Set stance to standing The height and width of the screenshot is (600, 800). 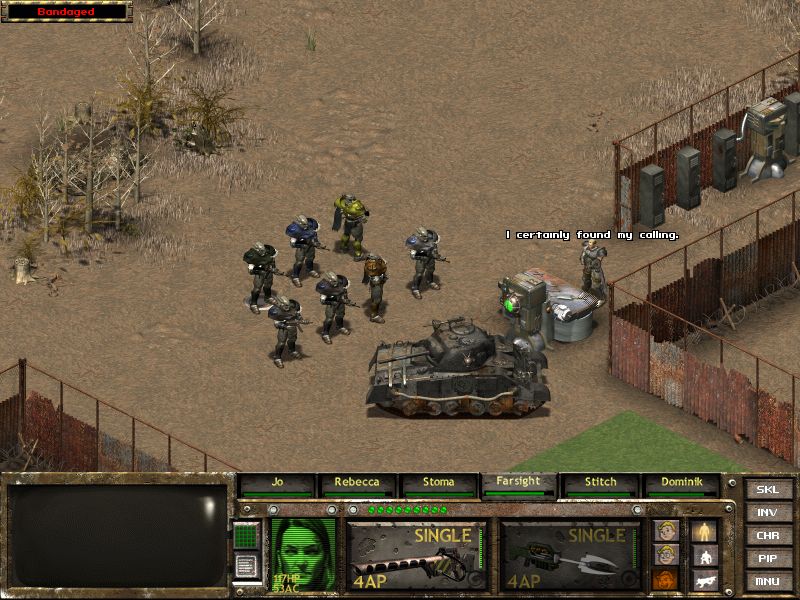[704, 531]
